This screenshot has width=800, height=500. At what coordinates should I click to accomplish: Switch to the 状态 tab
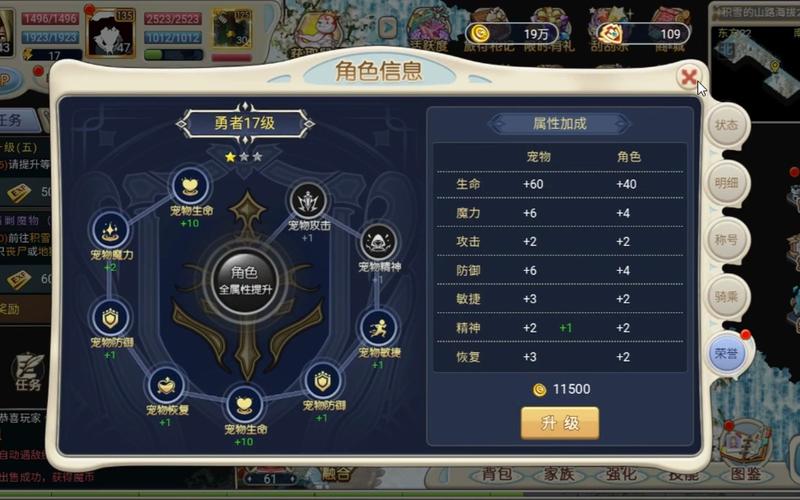point(726,126)
